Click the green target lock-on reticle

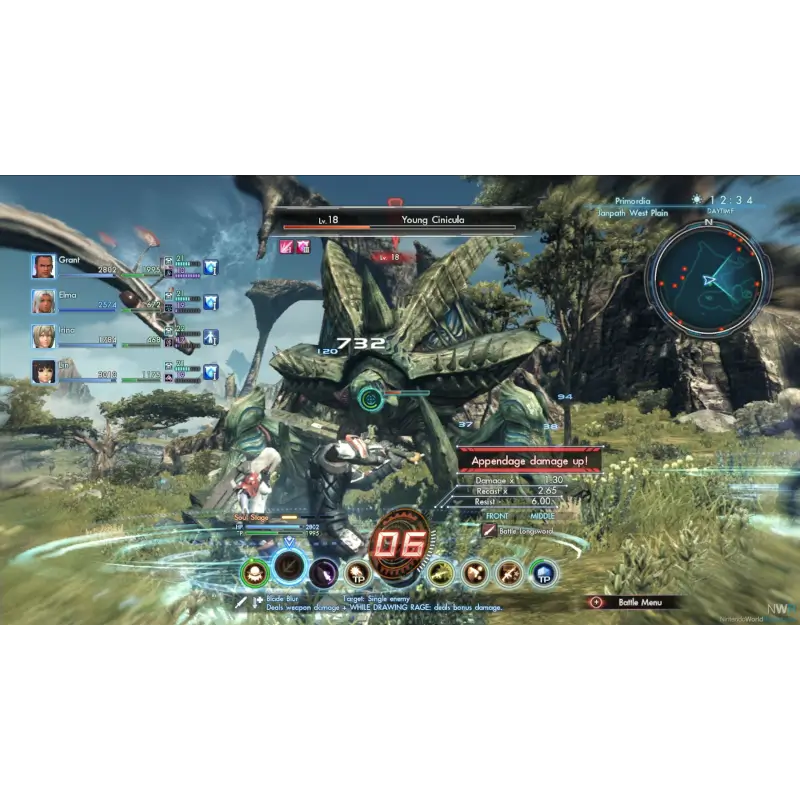(x=371, y=397)
